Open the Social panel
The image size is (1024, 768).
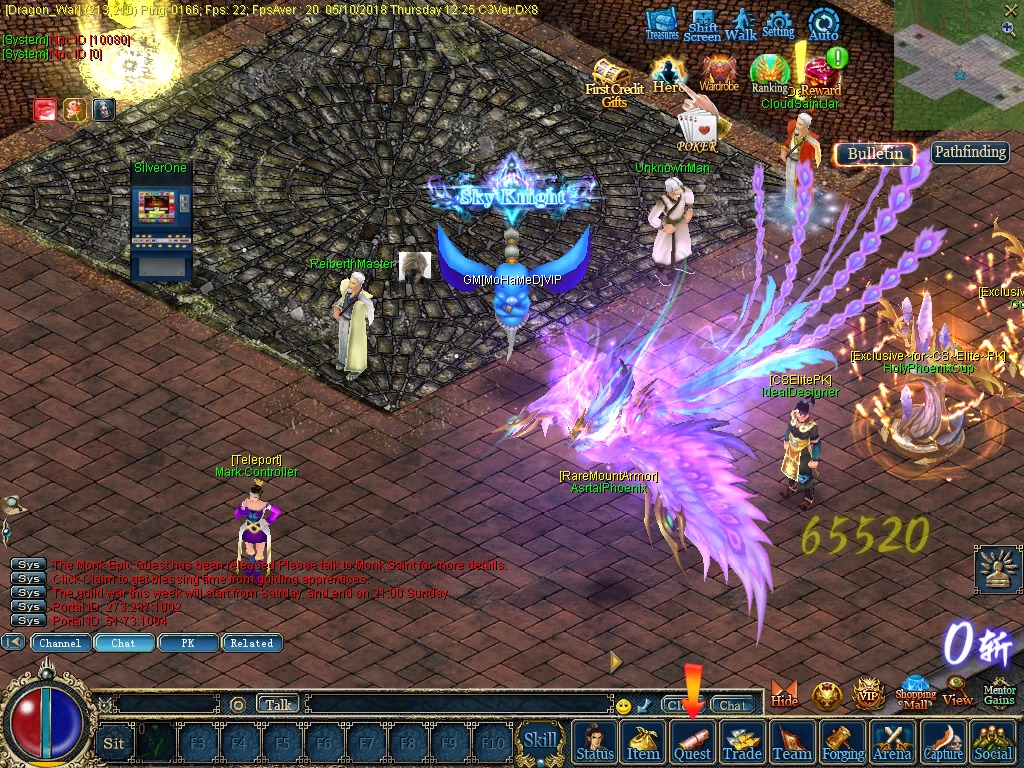(x=993, y=743)
